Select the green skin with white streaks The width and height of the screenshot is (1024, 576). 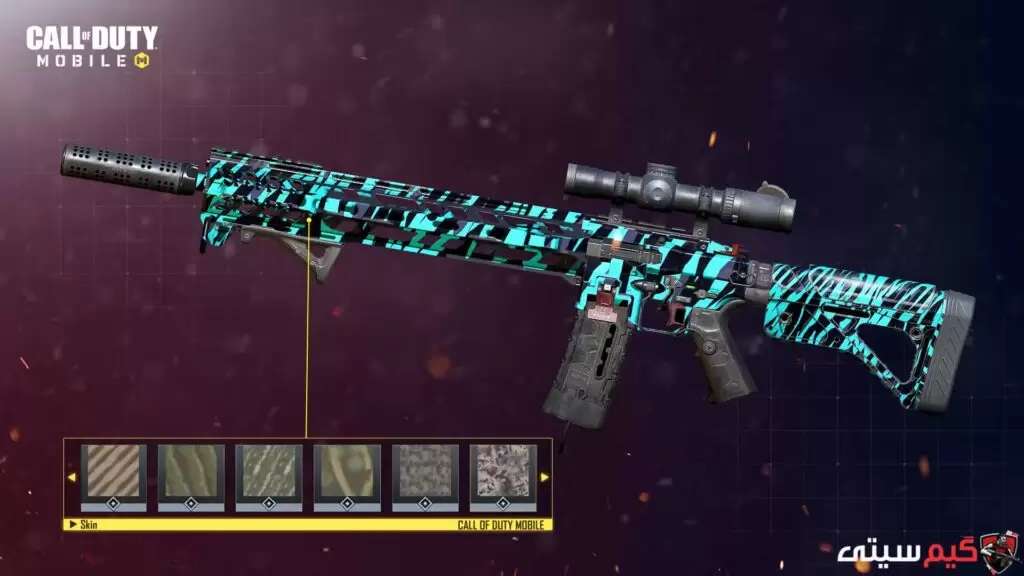point(270,472)
